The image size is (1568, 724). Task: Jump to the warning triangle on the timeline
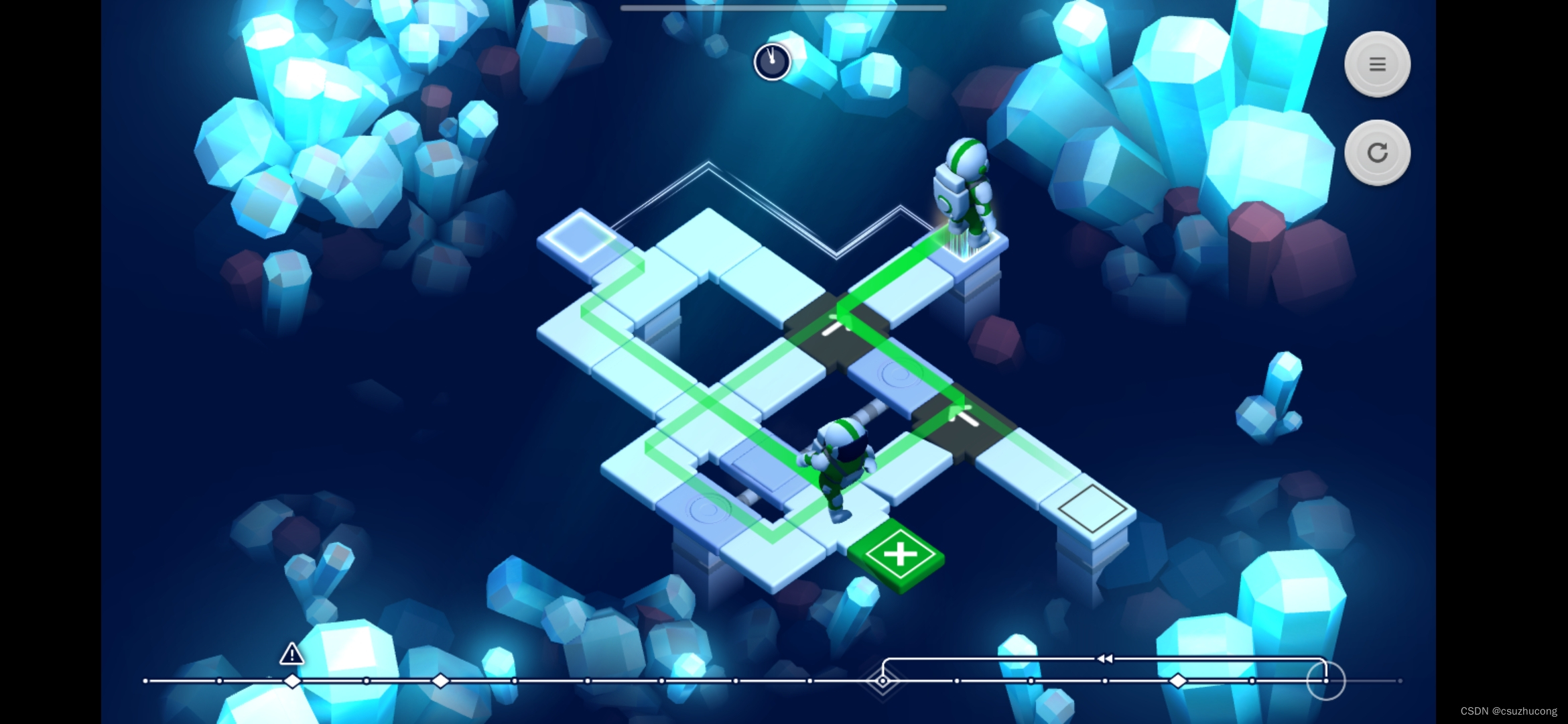point(291,654)
